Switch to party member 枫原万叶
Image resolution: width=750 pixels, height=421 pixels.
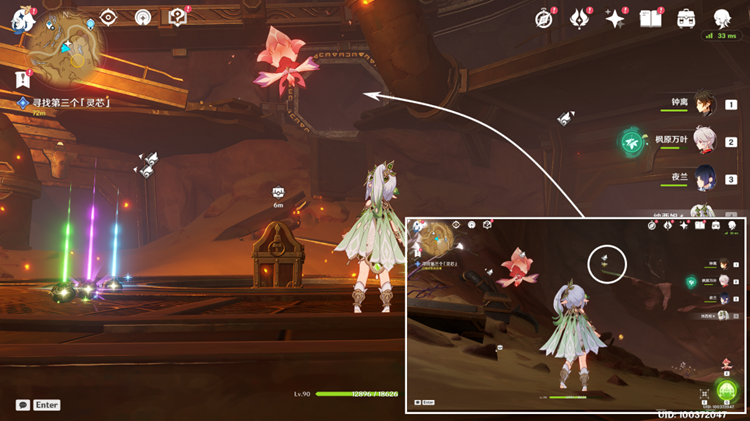point(703,142)
